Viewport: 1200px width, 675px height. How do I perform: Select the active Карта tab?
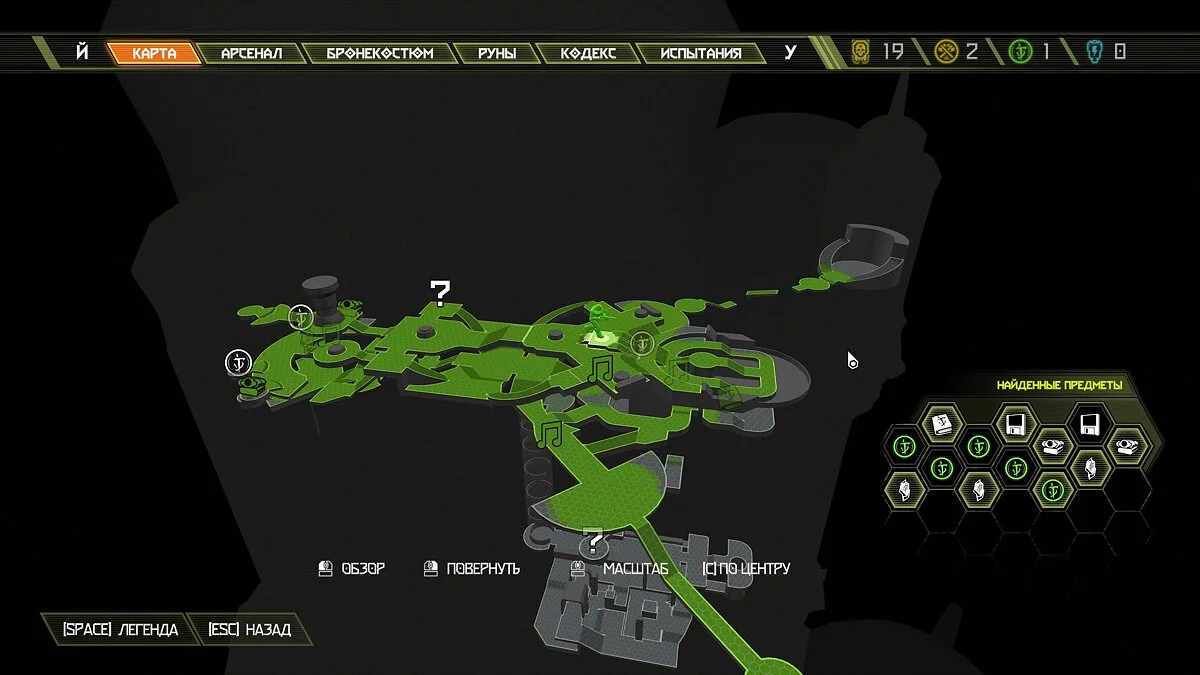coord(153,53)
